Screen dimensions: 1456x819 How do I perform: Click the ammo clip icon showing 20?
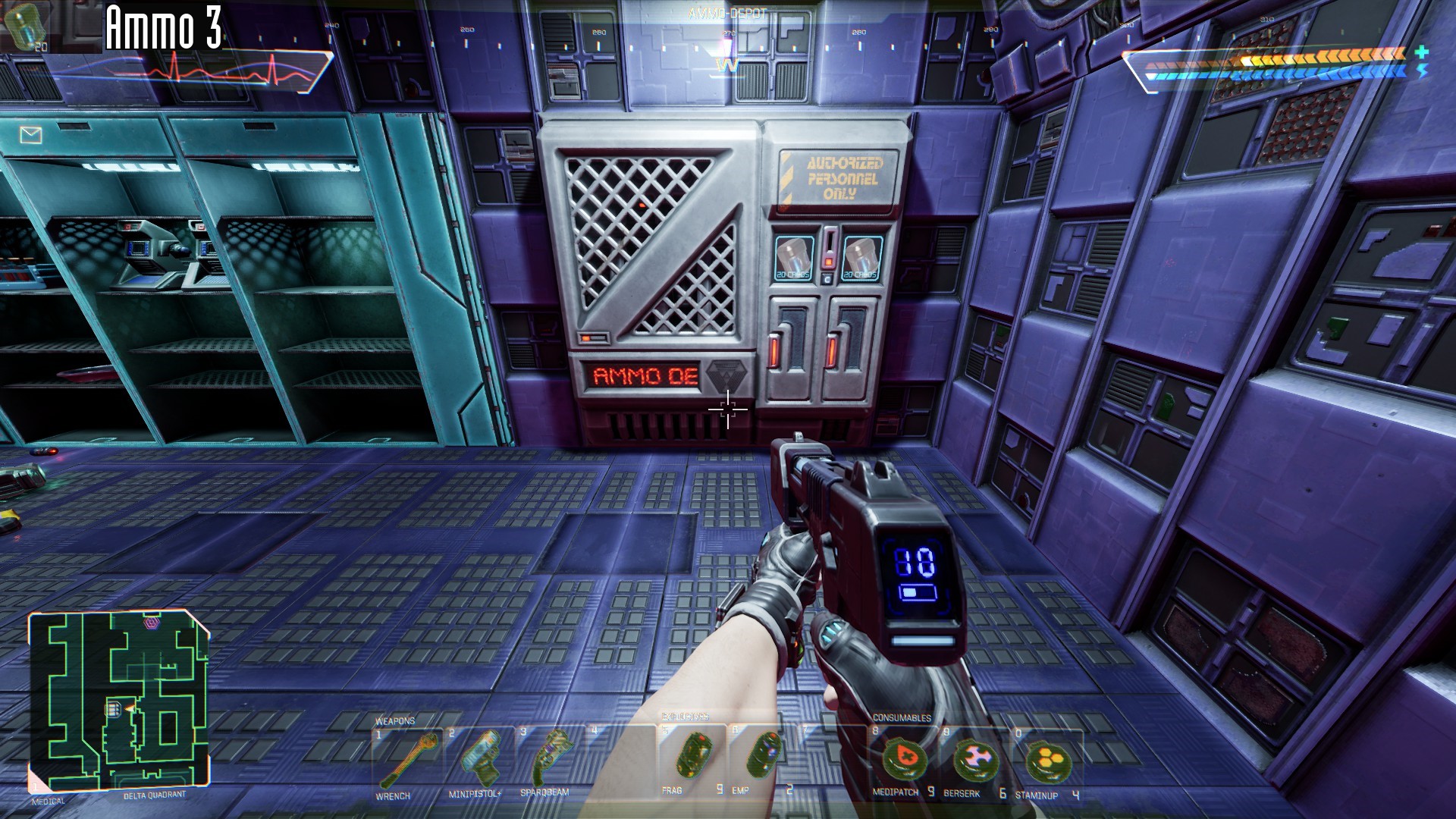pyautogui.click(x=26, y=26)
